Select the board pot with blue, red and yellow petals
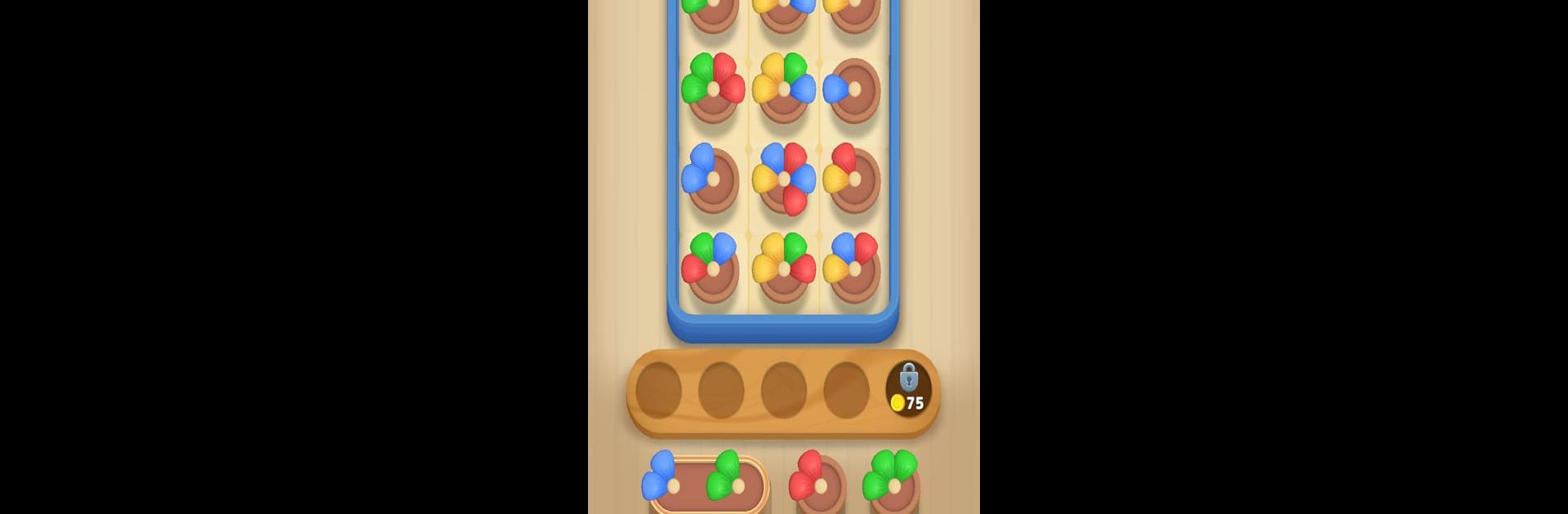Screen dimensions: 1568x514 (x=853, y=268)
